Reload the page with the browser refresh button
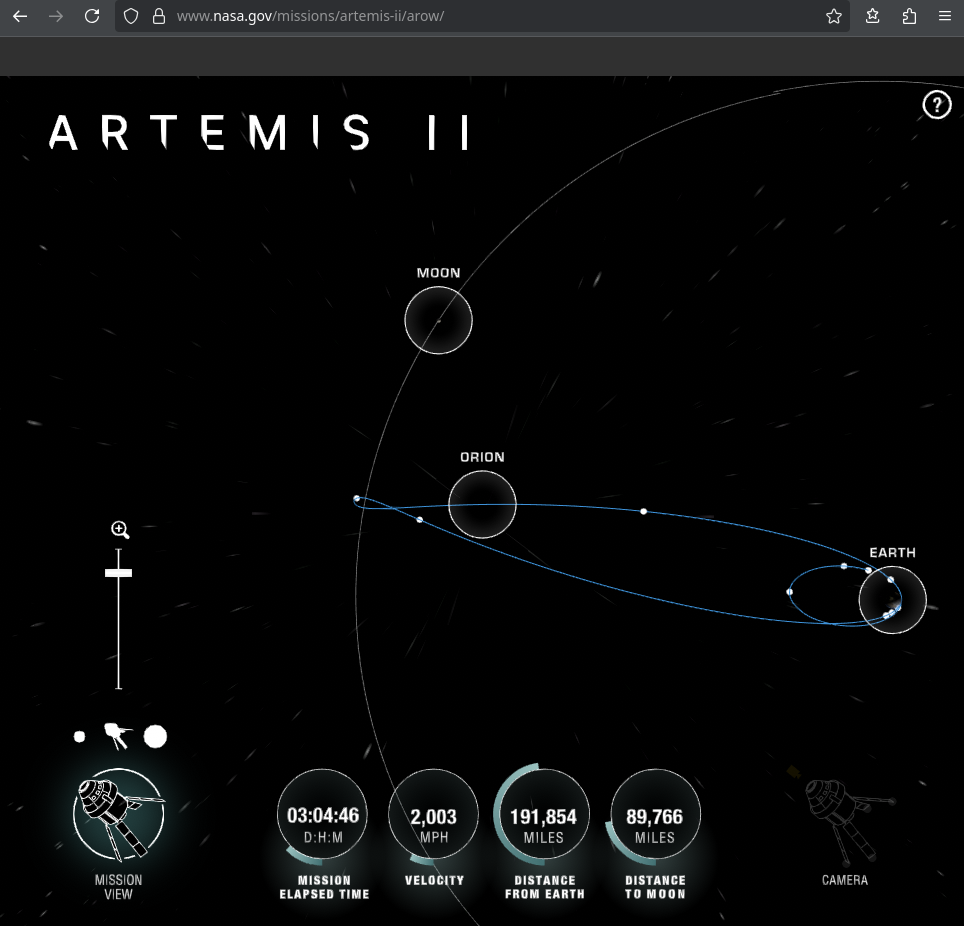 pos(92,16)
